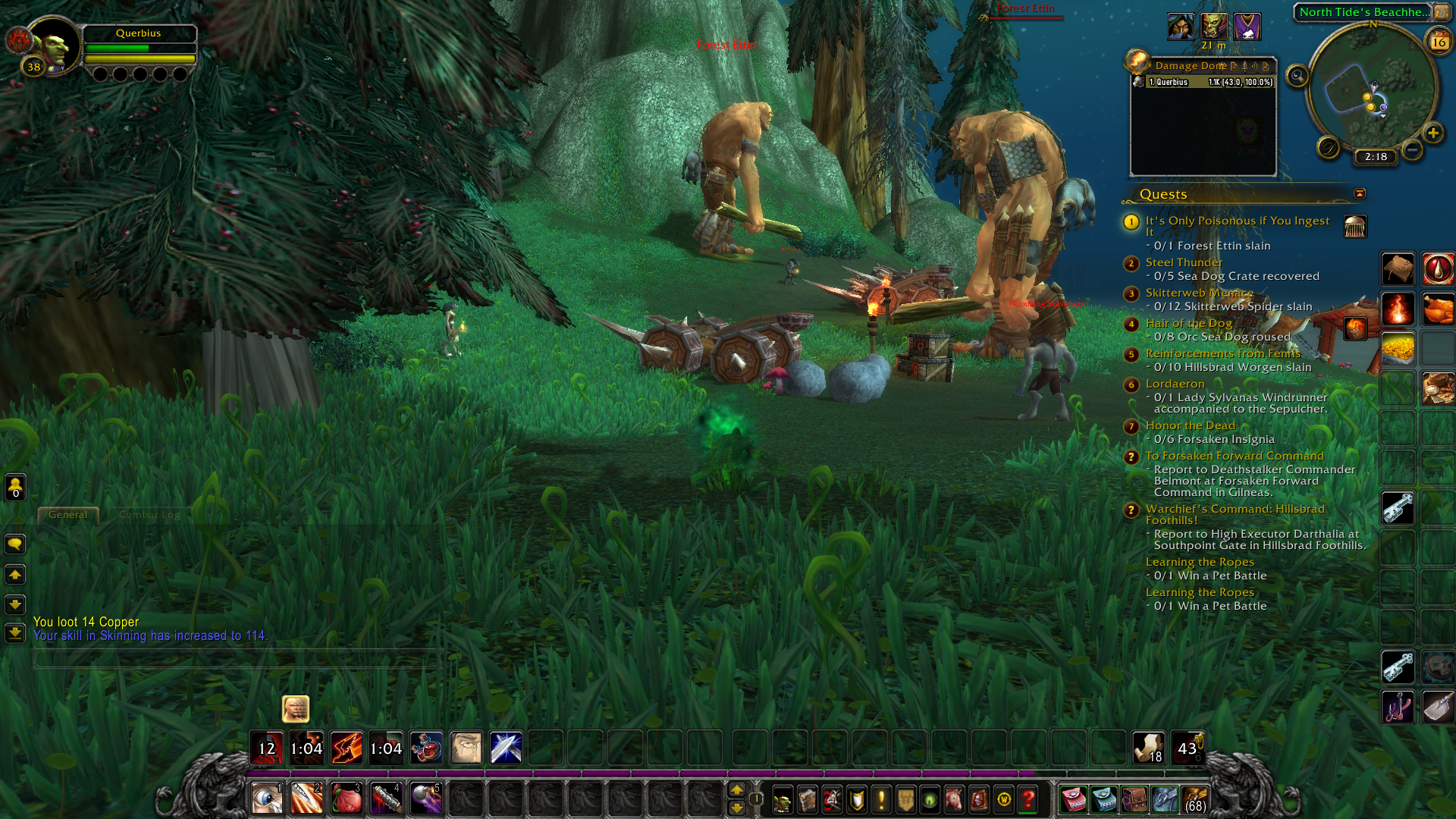Open the calendar showing day 16
This screenshot has width=1456, height=819.
(x=1439, y=42)
